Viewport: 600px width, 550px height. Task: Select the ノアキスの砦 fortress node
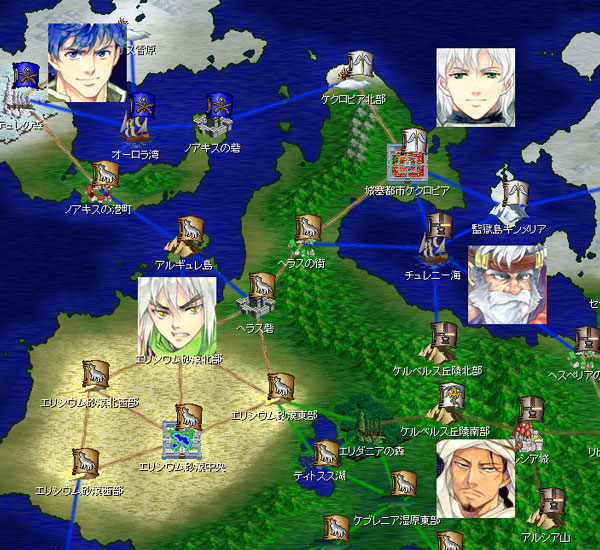tap(212, 118)
